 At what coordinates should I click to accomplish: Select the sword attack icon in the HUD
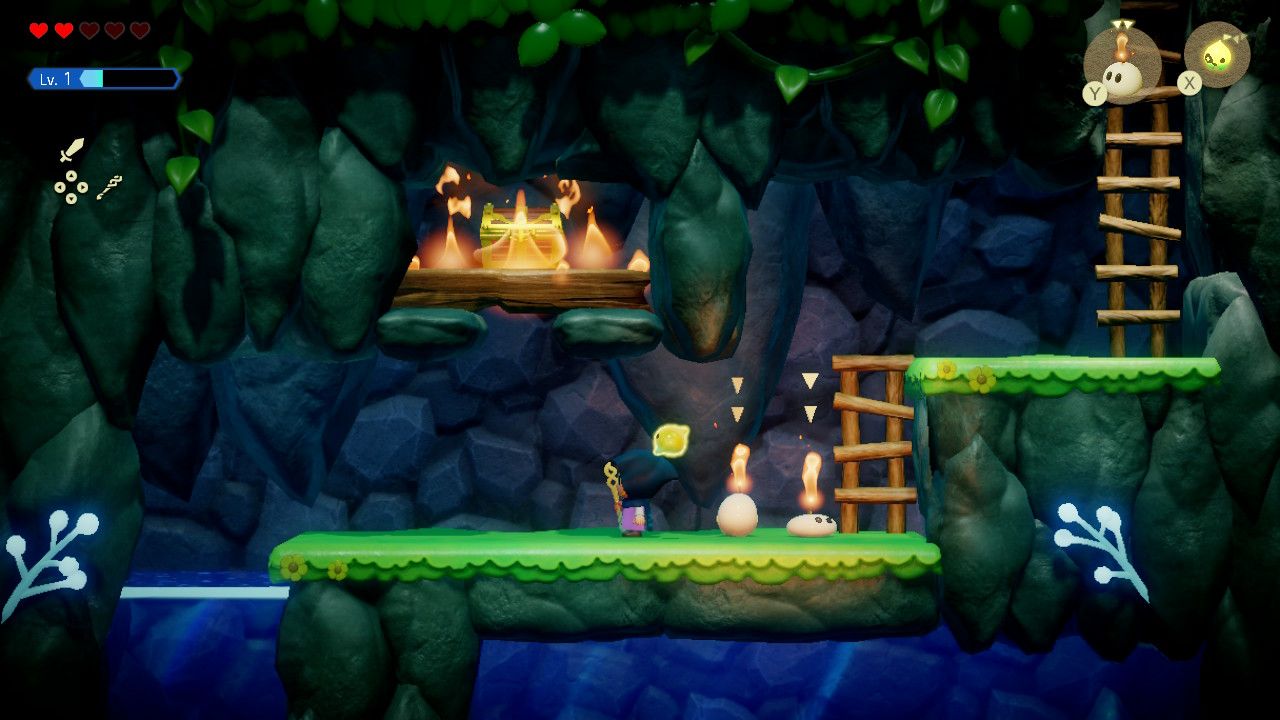click(73, 150)
